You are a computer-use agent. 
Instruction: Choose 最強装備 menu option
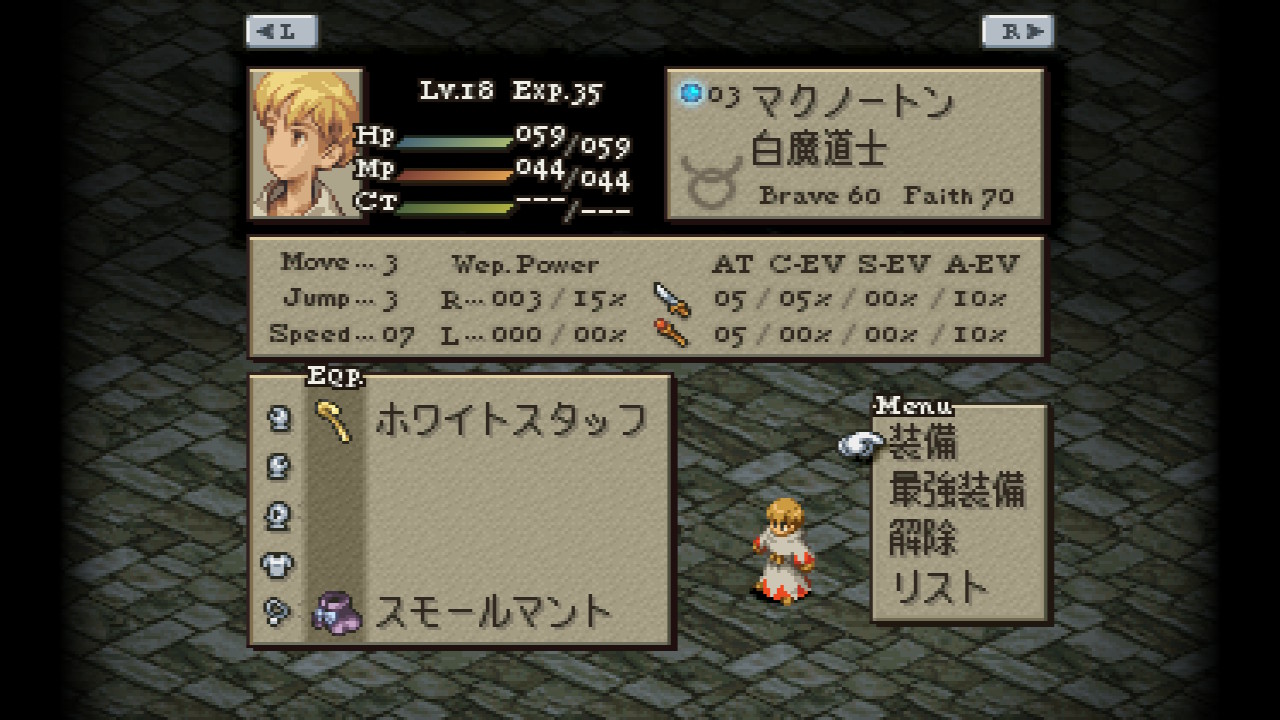tap(956, 490)
